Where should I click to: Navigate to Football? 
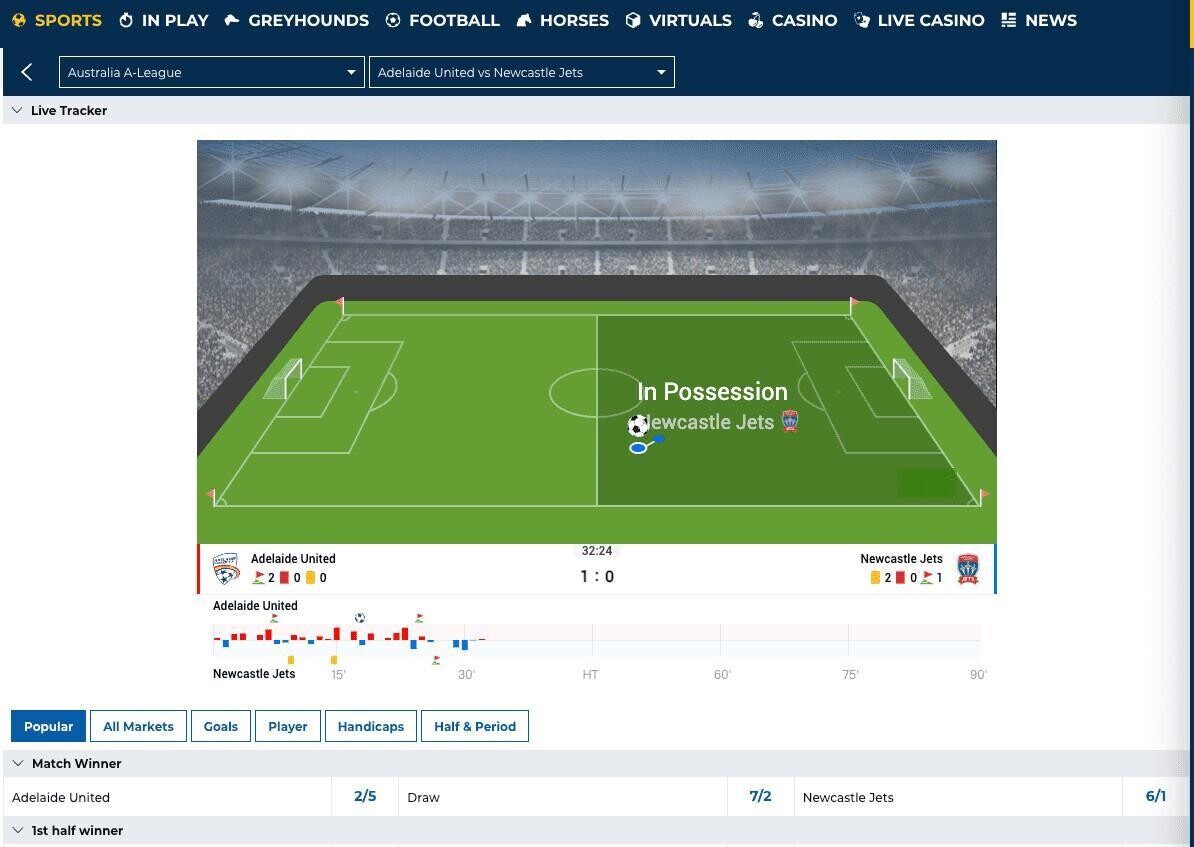coord(442,20)
